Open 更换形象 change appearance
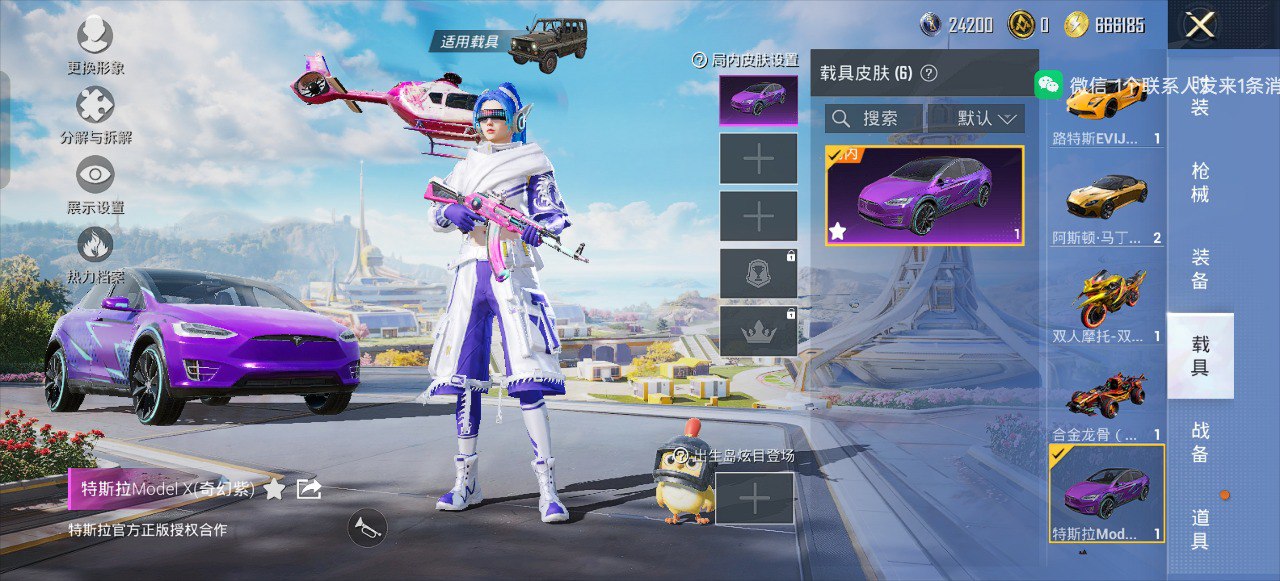The image size is (1280, 581). point(96,40)
